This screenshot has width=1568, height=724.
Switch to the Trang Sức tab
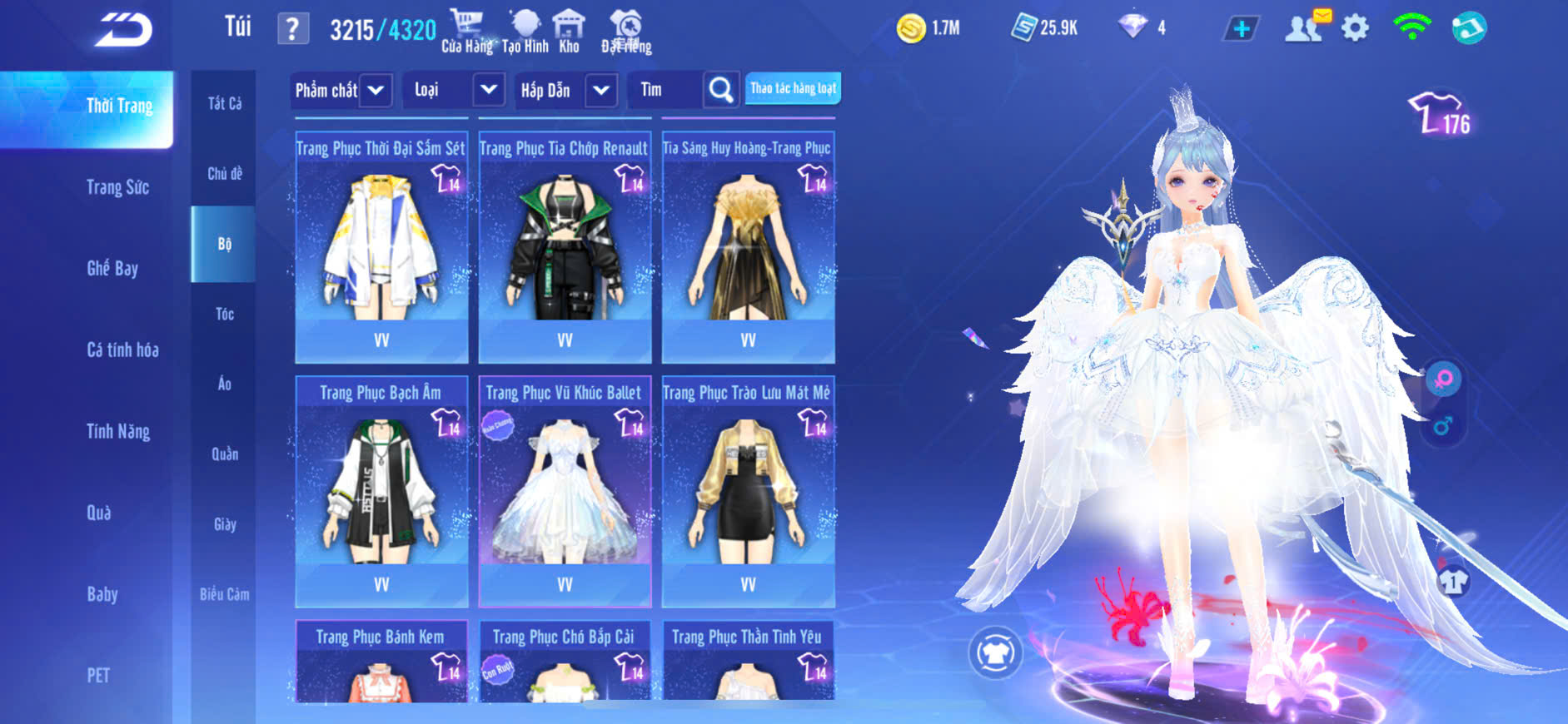pos(117,187)
